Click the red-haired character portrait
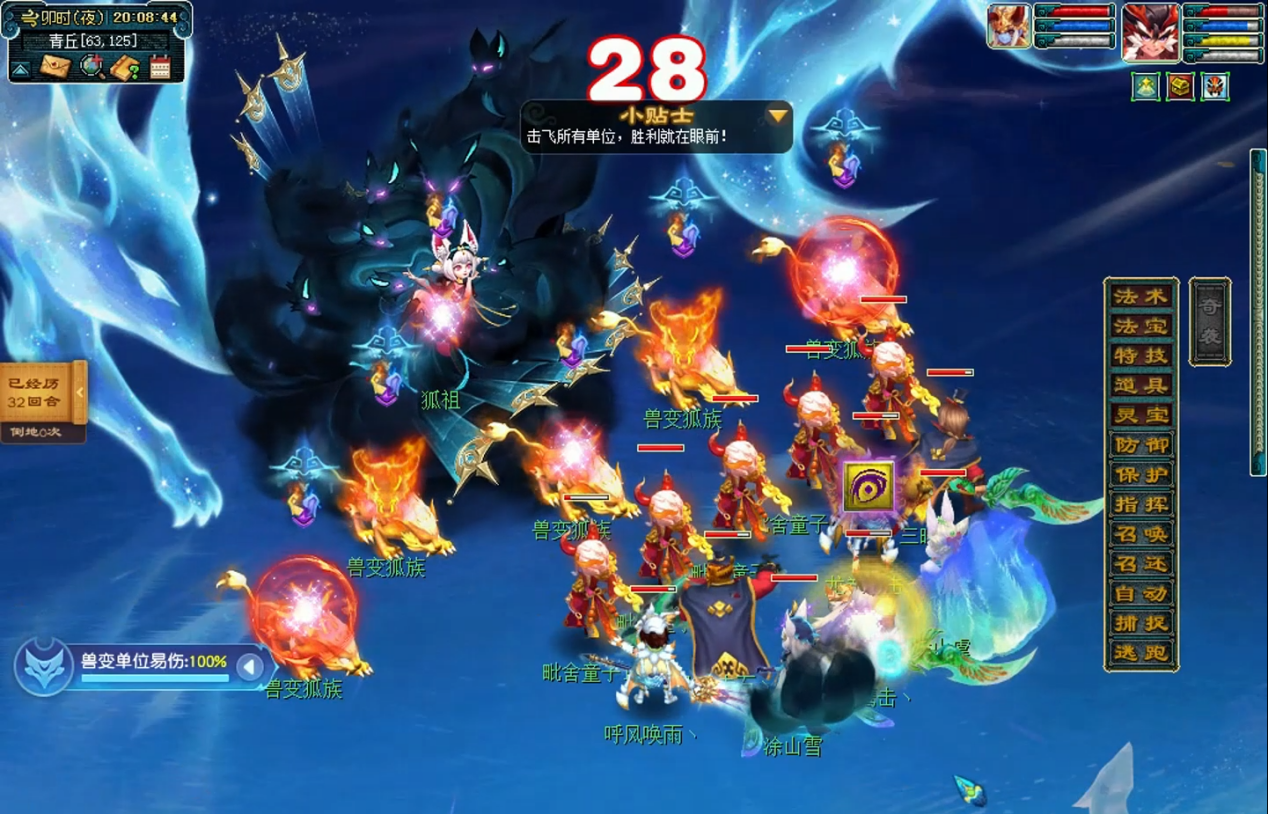The height and width of the screenshot is (814, 1268). point(1150,31)
